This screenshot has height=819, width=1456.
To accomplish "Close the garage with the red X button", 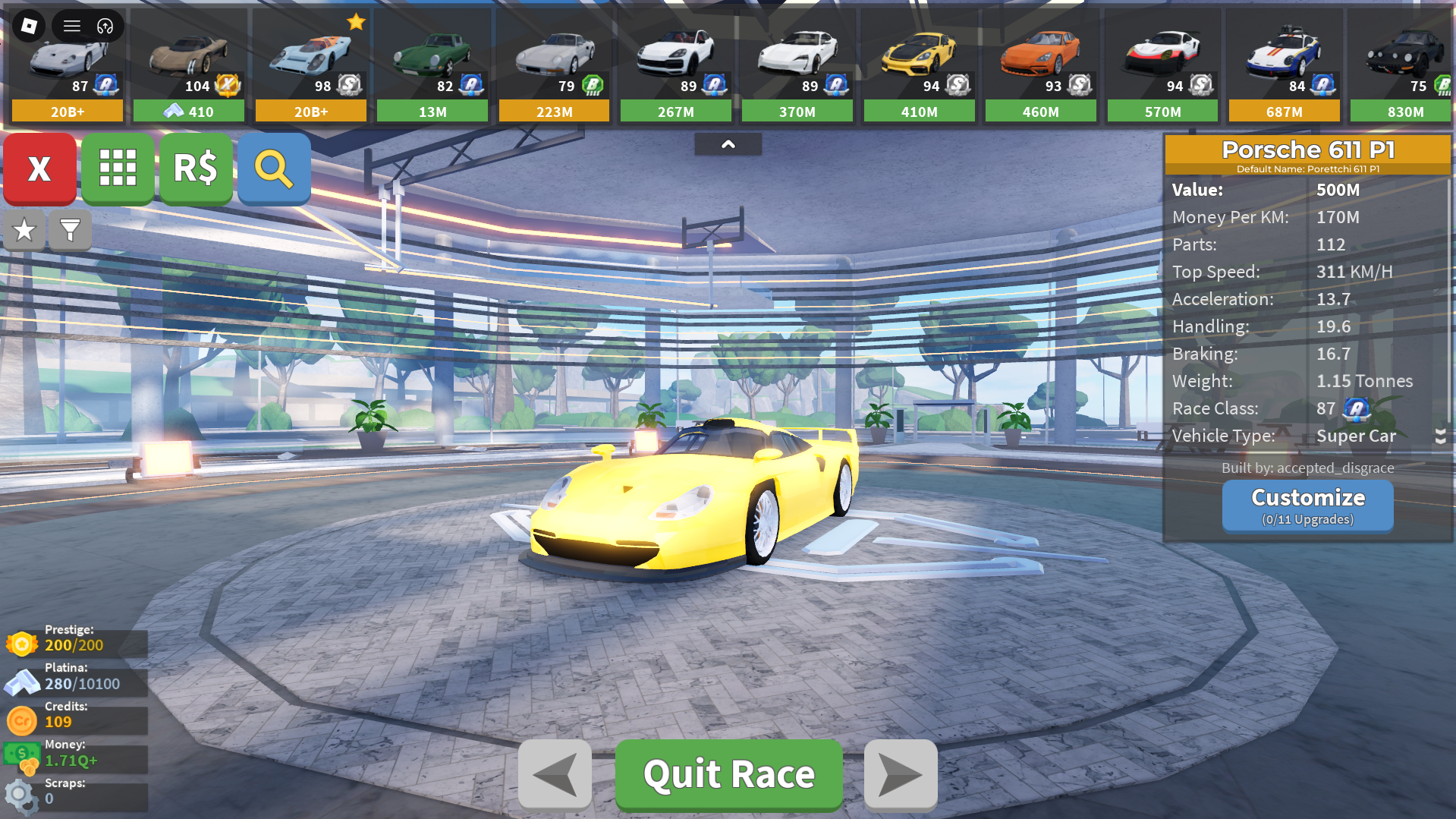I will click(x=39, y=169).
